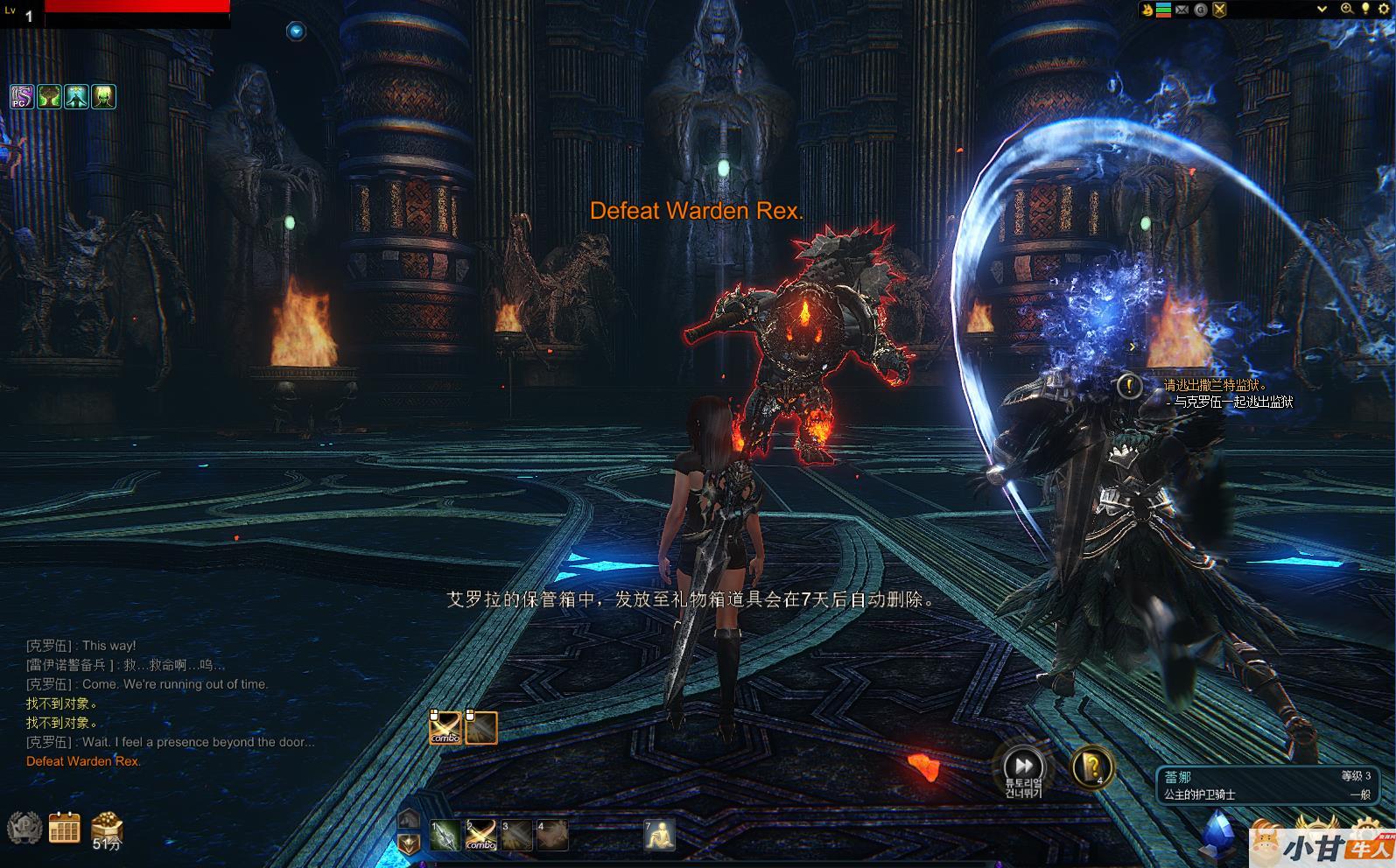Viewport: 1396px width, 868px height.
Task: Open the mail envelope icon
Action: [1182, 10]
